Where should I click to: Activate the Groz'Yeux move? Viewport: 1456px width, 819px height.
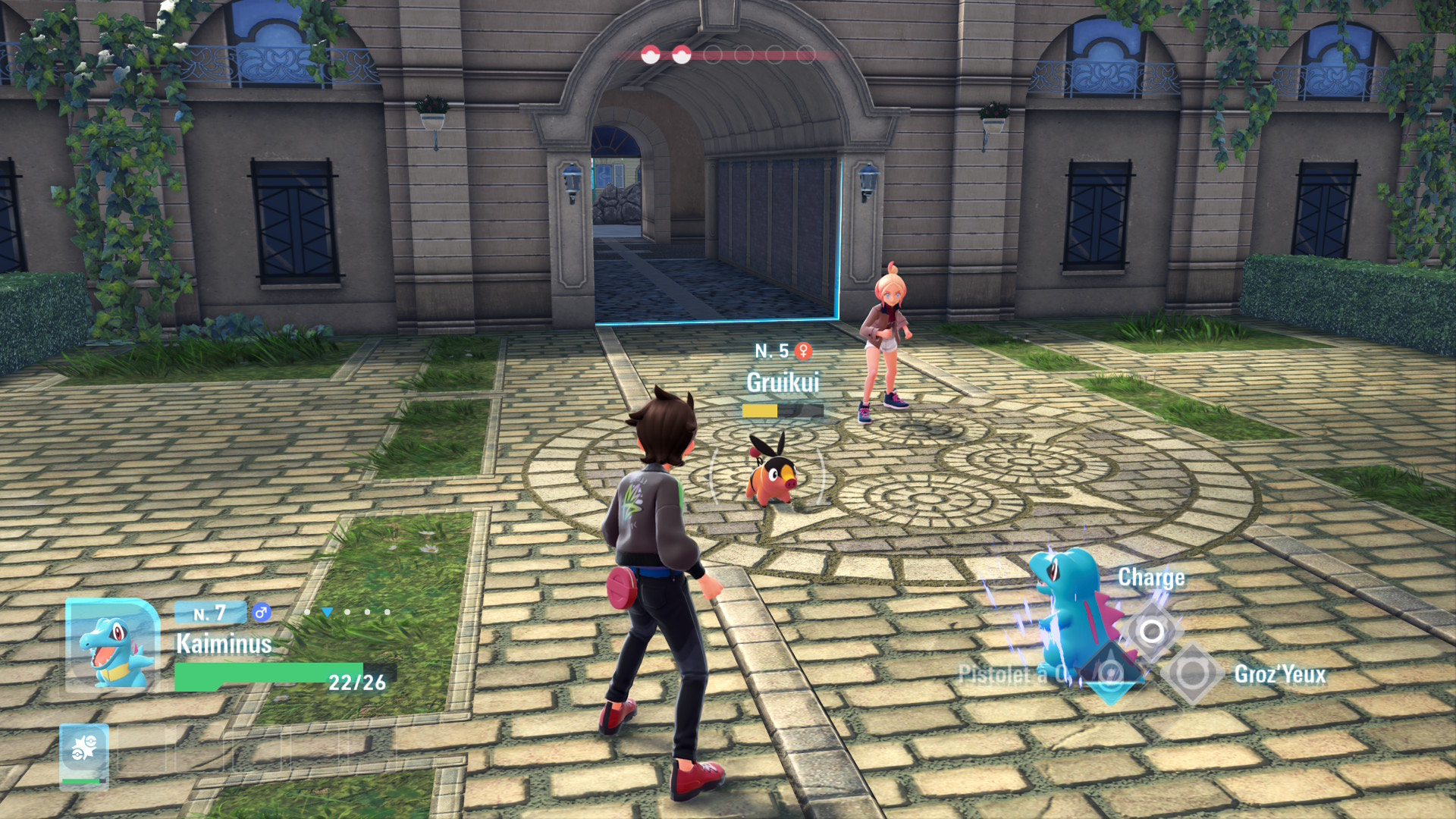click(x=1192, y=673)
